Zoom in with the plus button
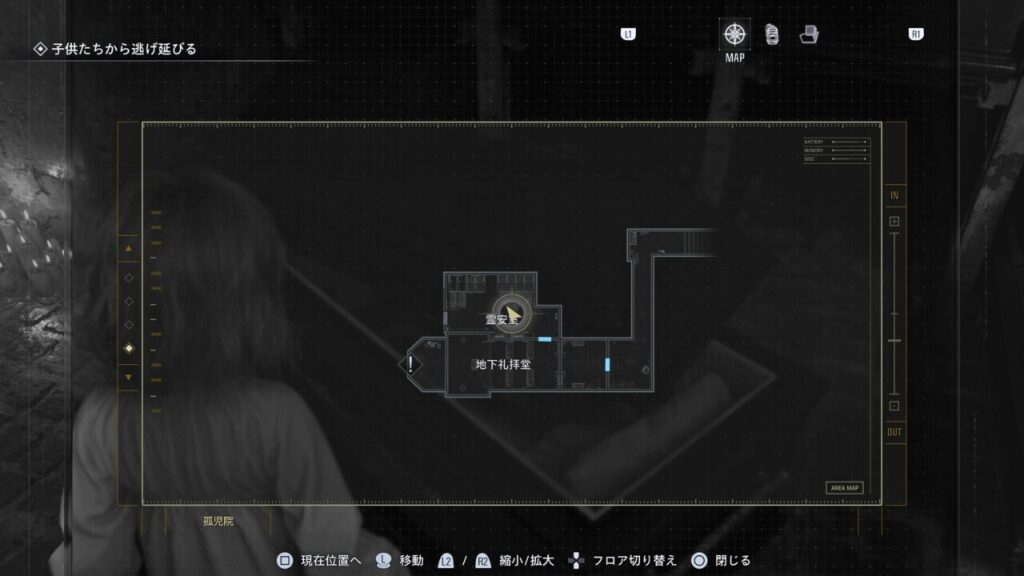 (894, 221)
